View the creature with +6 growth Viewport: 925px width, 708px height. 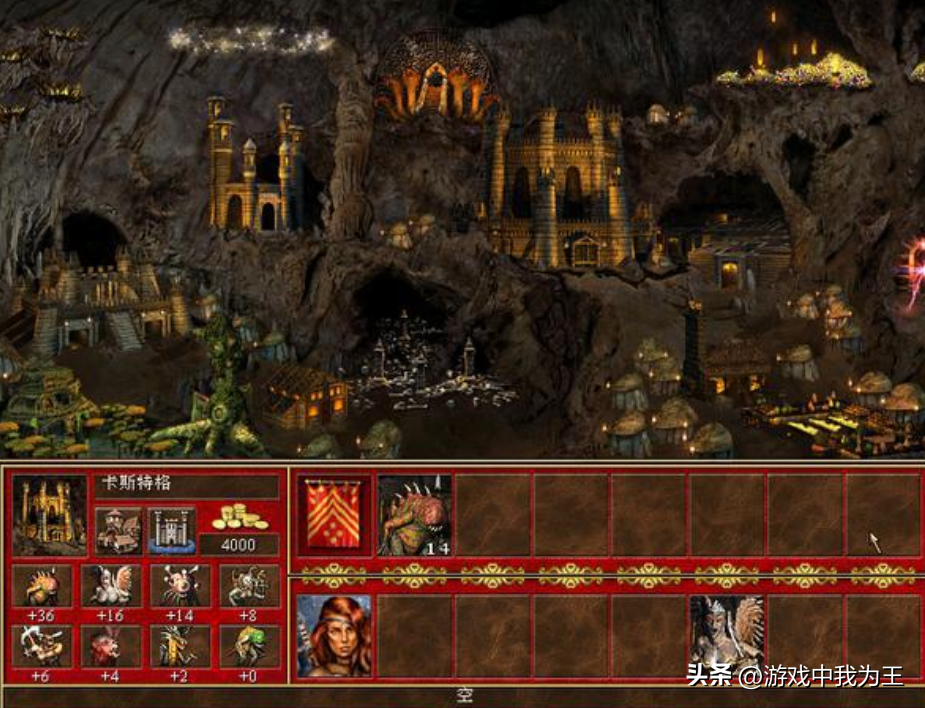[41, 646]
